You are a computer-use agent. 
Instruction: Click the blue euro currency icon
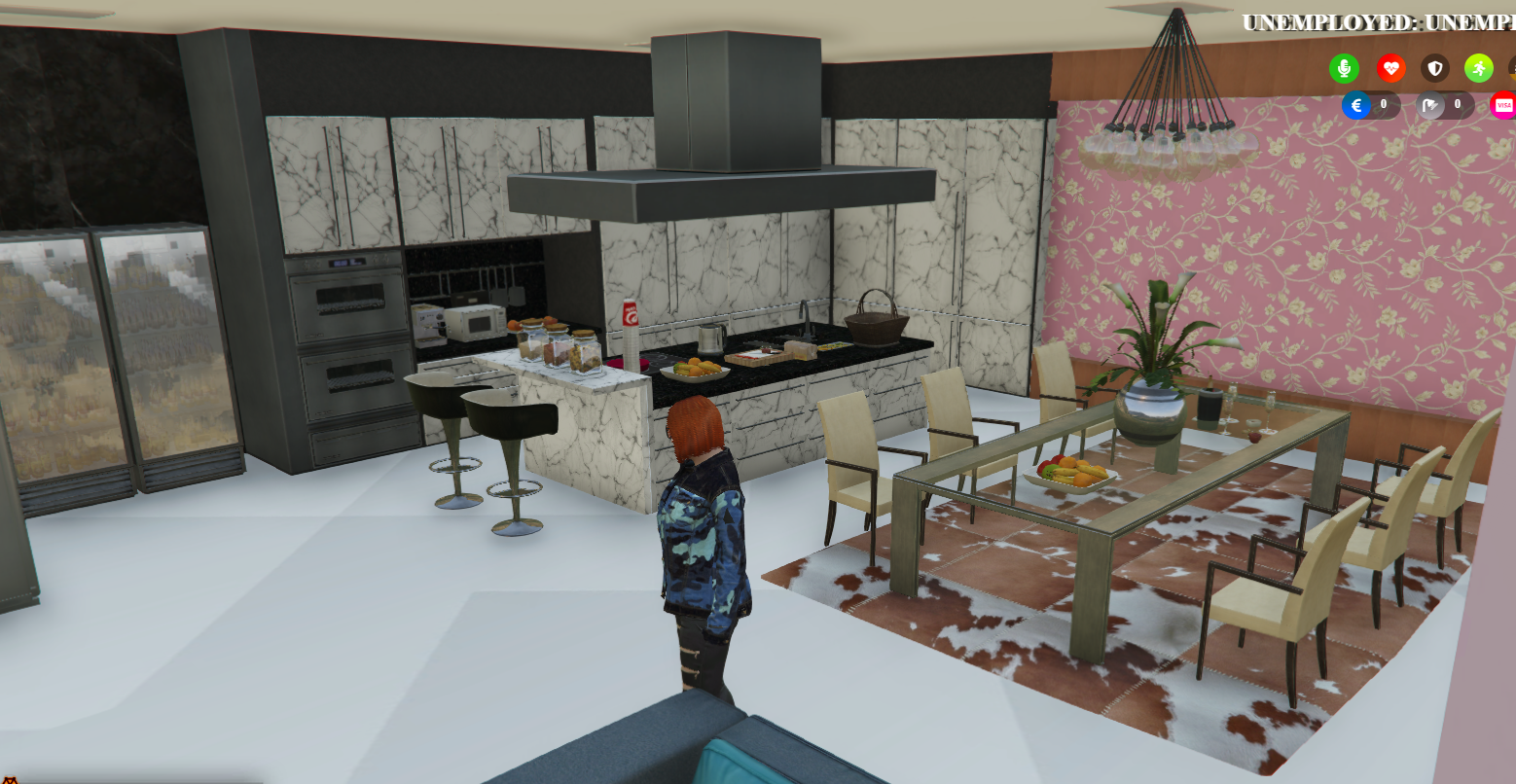tap(1357, 105)
